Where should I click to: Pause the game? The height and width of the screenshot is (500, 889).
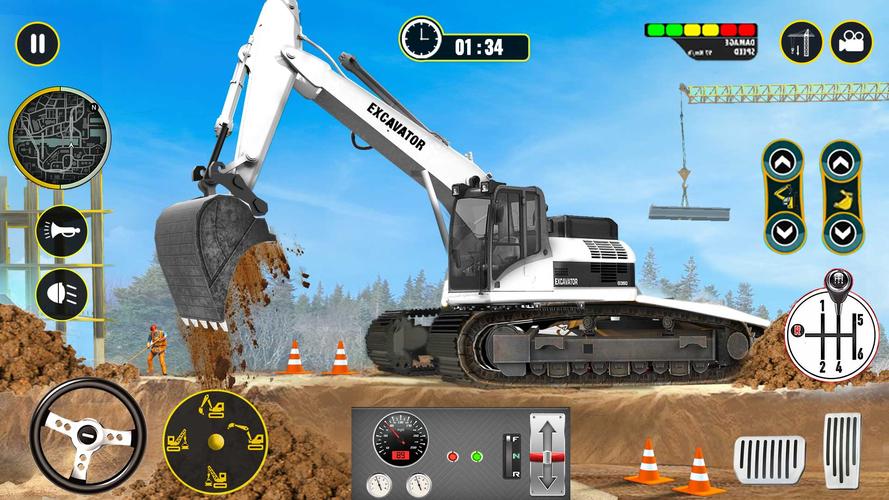click(x=38, y=43)
